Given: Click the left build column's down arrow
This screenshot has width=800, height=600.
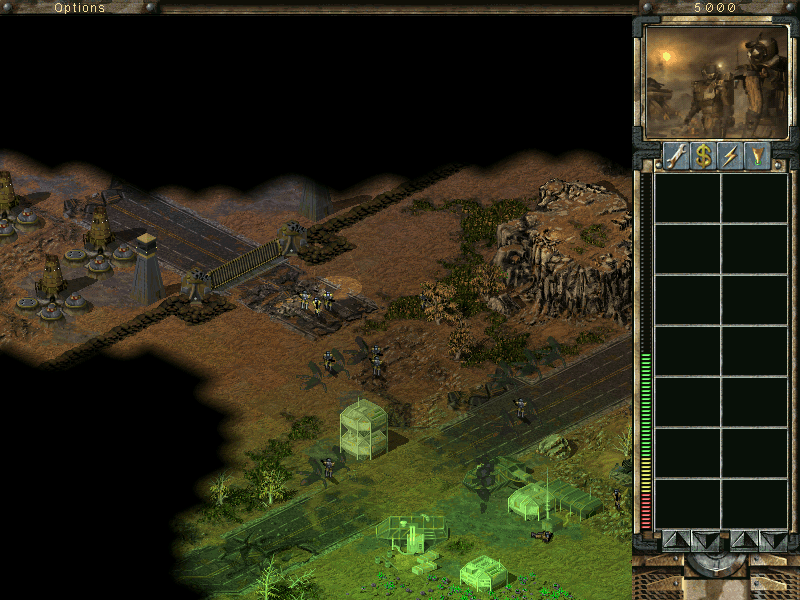Looking at the screenshot, I should click(705, 540).
